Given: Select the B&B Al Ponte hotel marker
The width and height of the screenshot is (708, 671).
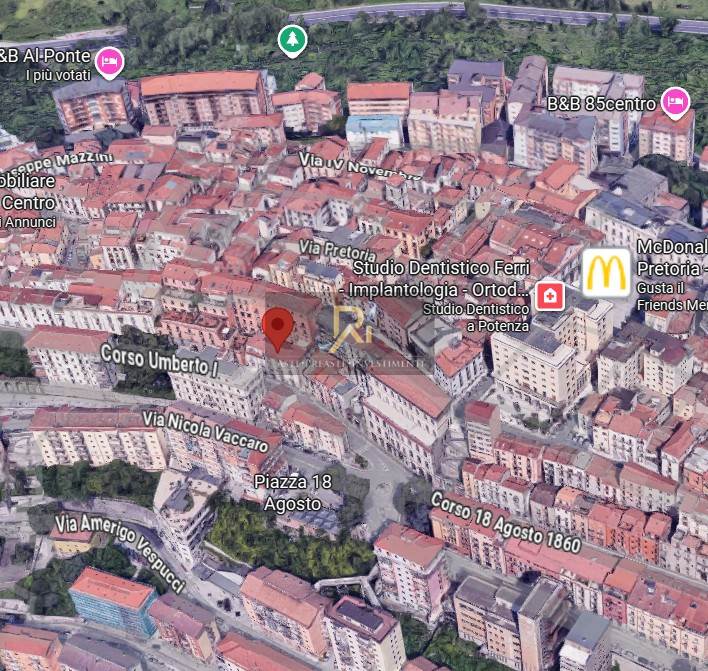Looking at the screenshot, I should point(110,60).
